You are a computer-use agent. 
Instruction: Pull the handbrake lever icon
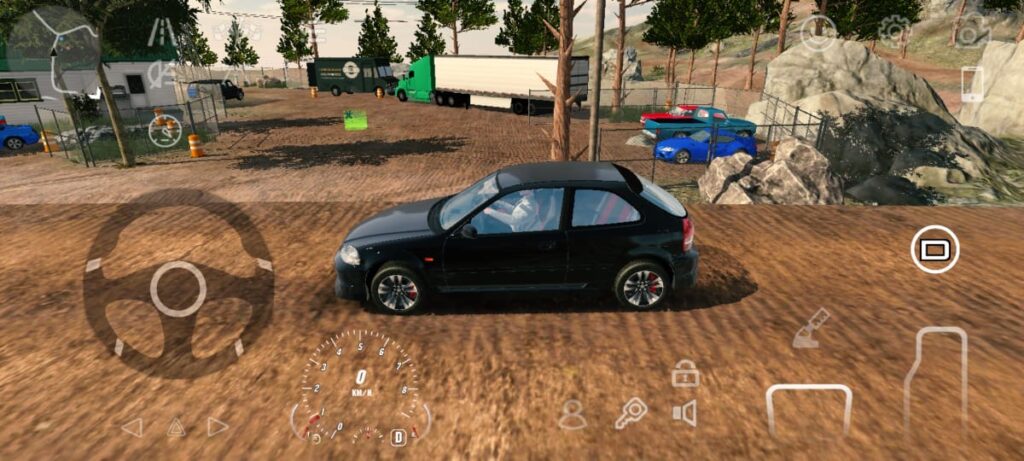pos(811,329)
